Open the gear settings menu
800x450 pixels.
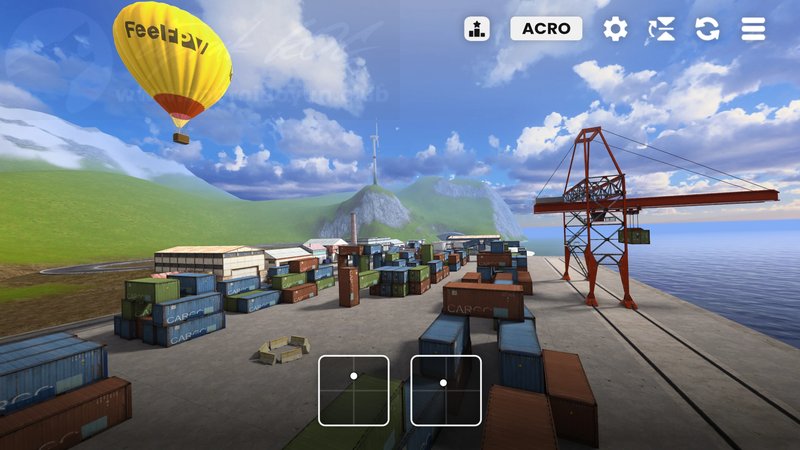click(615, 28)
